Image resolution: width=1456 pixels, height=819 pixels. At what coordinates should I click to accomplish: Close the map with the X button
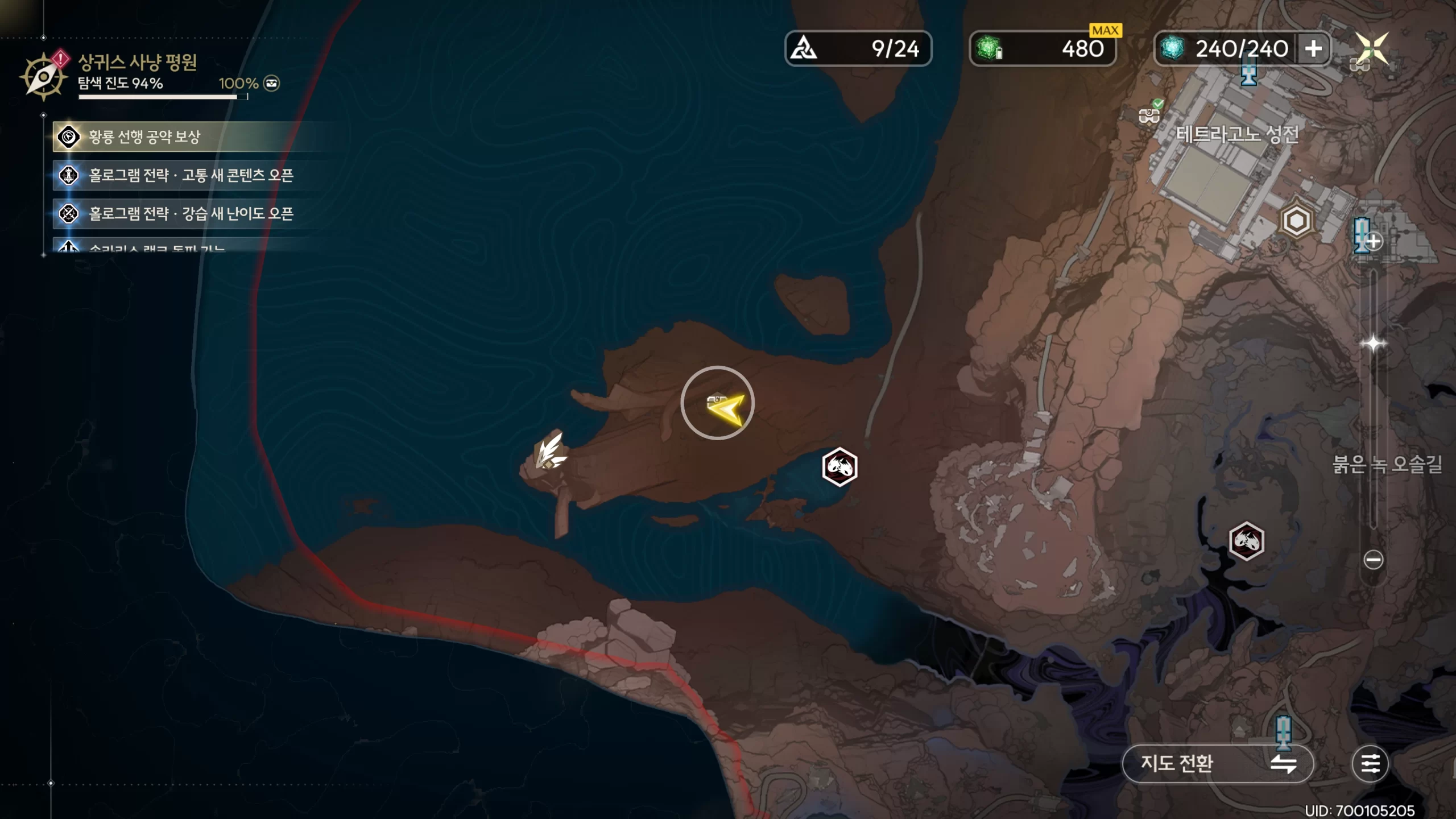tap(1372, 48)
